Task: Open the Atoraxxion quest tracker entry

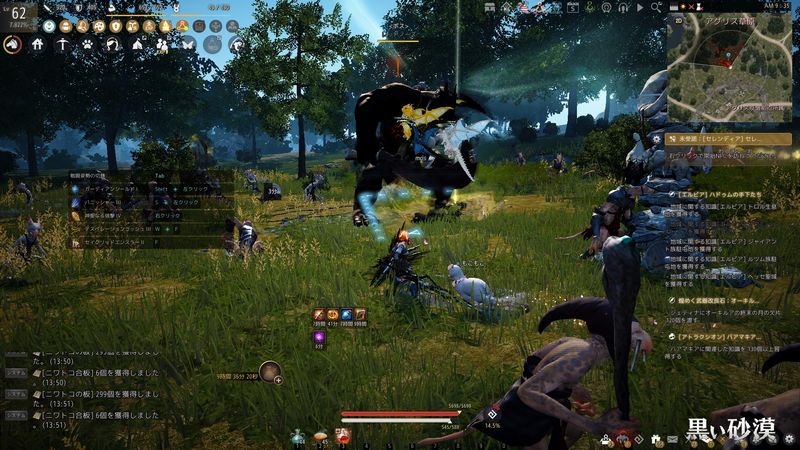Action: (x=730, y=338)
